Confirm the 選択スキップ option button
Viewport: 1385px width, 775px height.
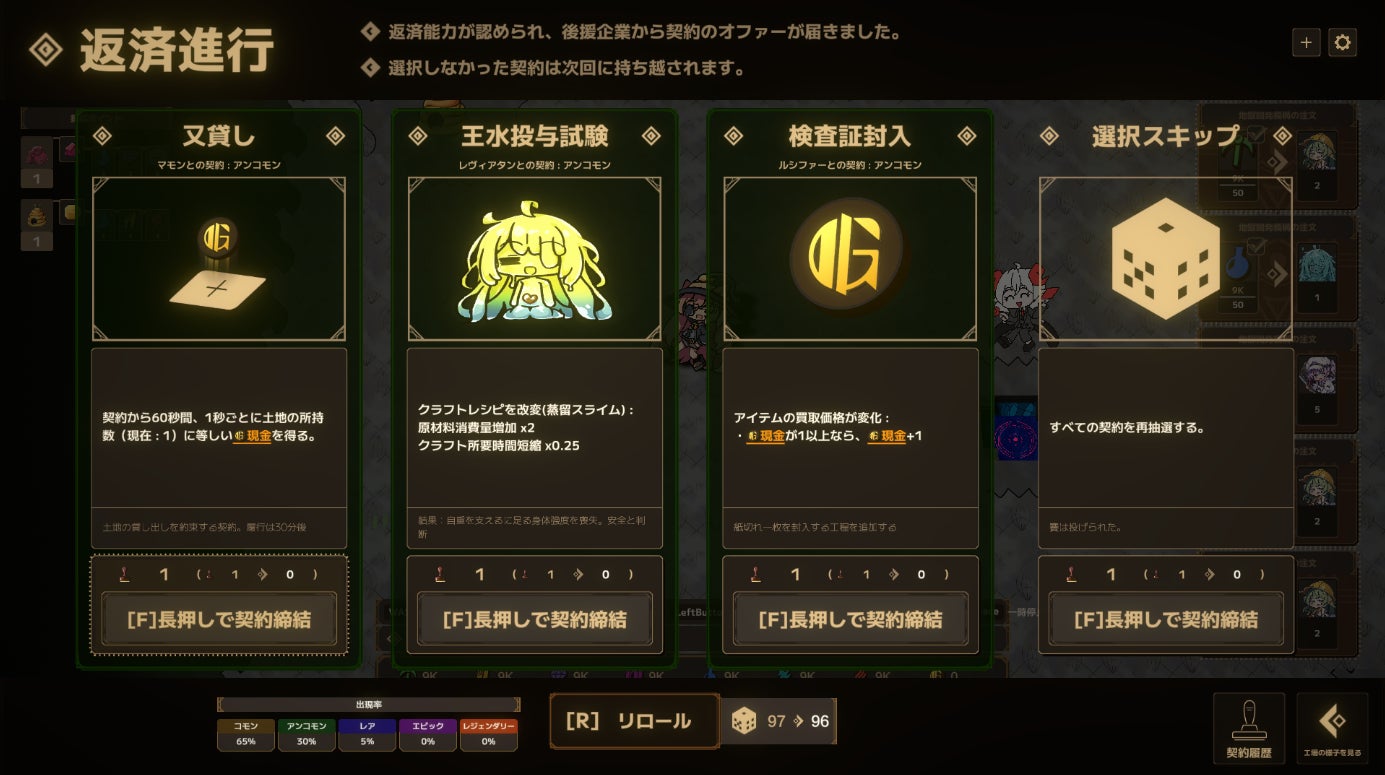1166,620
